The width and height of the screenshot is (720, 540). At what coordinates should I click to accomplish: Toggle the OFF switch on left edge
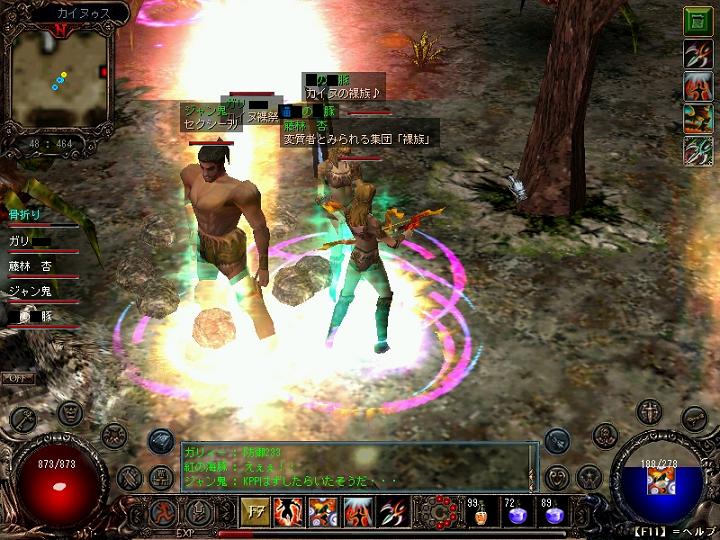point(17,378)
